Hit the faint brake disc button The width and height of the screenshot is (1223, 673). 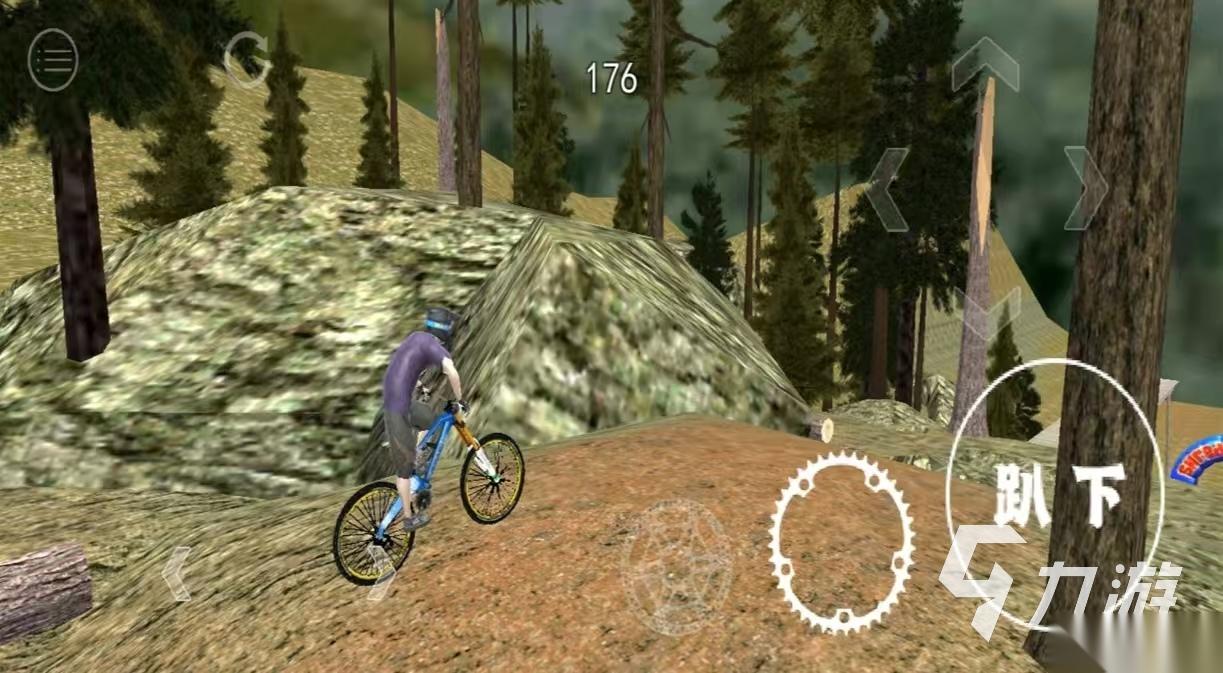(x=676, y=566)
